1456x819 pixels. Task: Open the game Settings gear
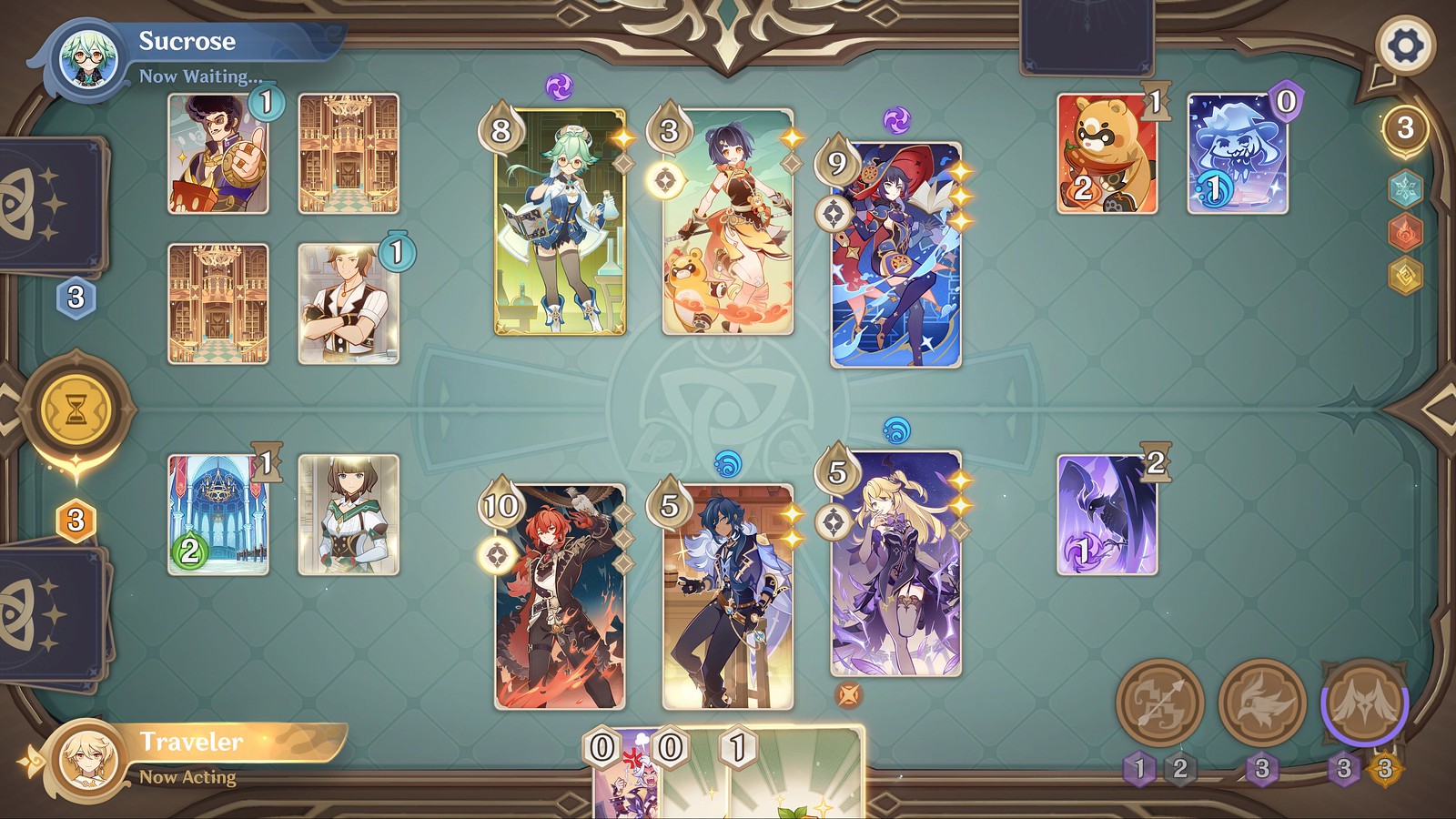[x=1407, y=43]
